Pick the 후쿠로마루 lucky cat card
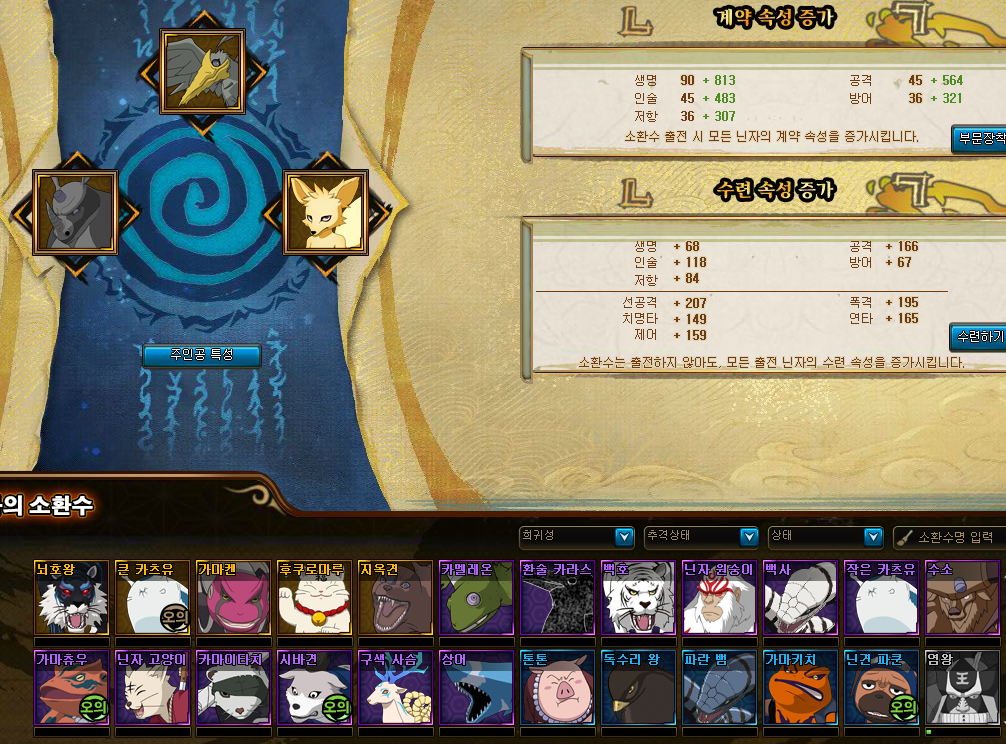Image resolution: width=1006 pixels, height=744 pixels. tap(314, 598)
